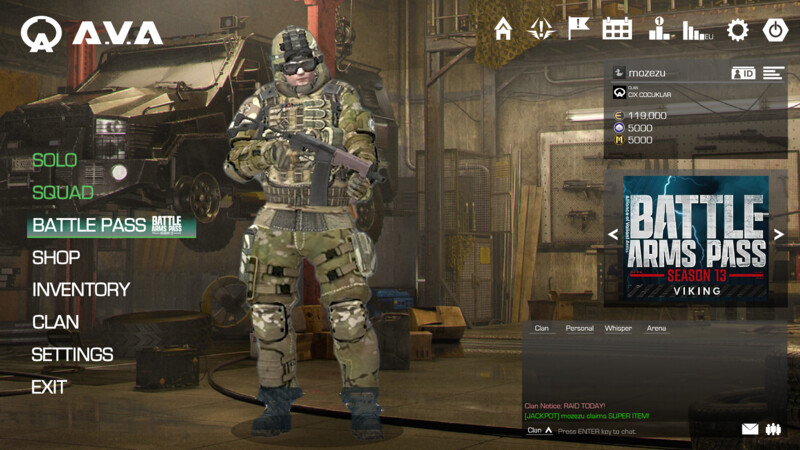Click the Battle Arms Pass Season 13 banner

click(x=696, y=237)
